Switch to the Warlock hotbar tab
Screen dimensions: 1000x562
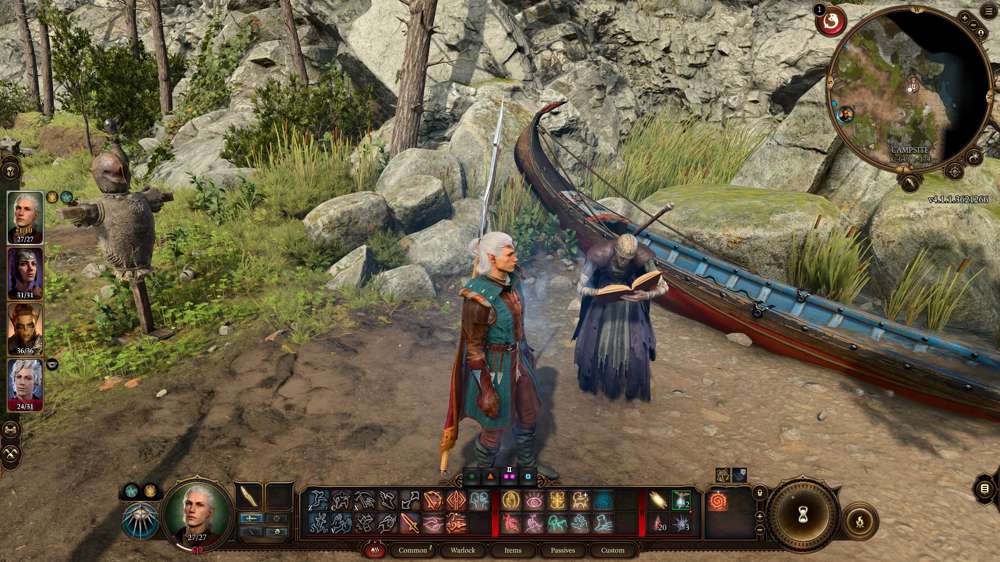(x=462, y=550)
